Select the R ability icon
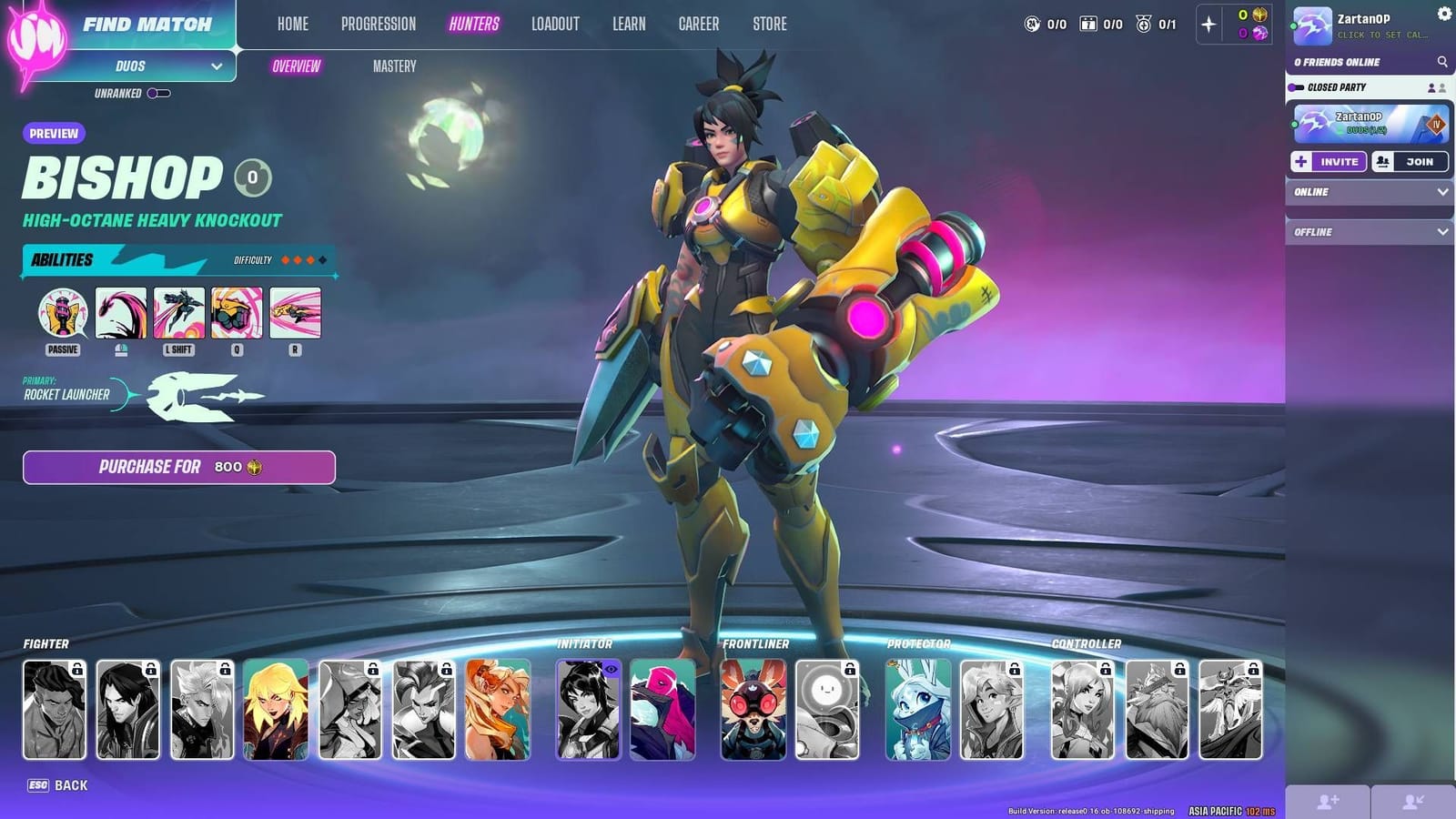 click(295, 314)
